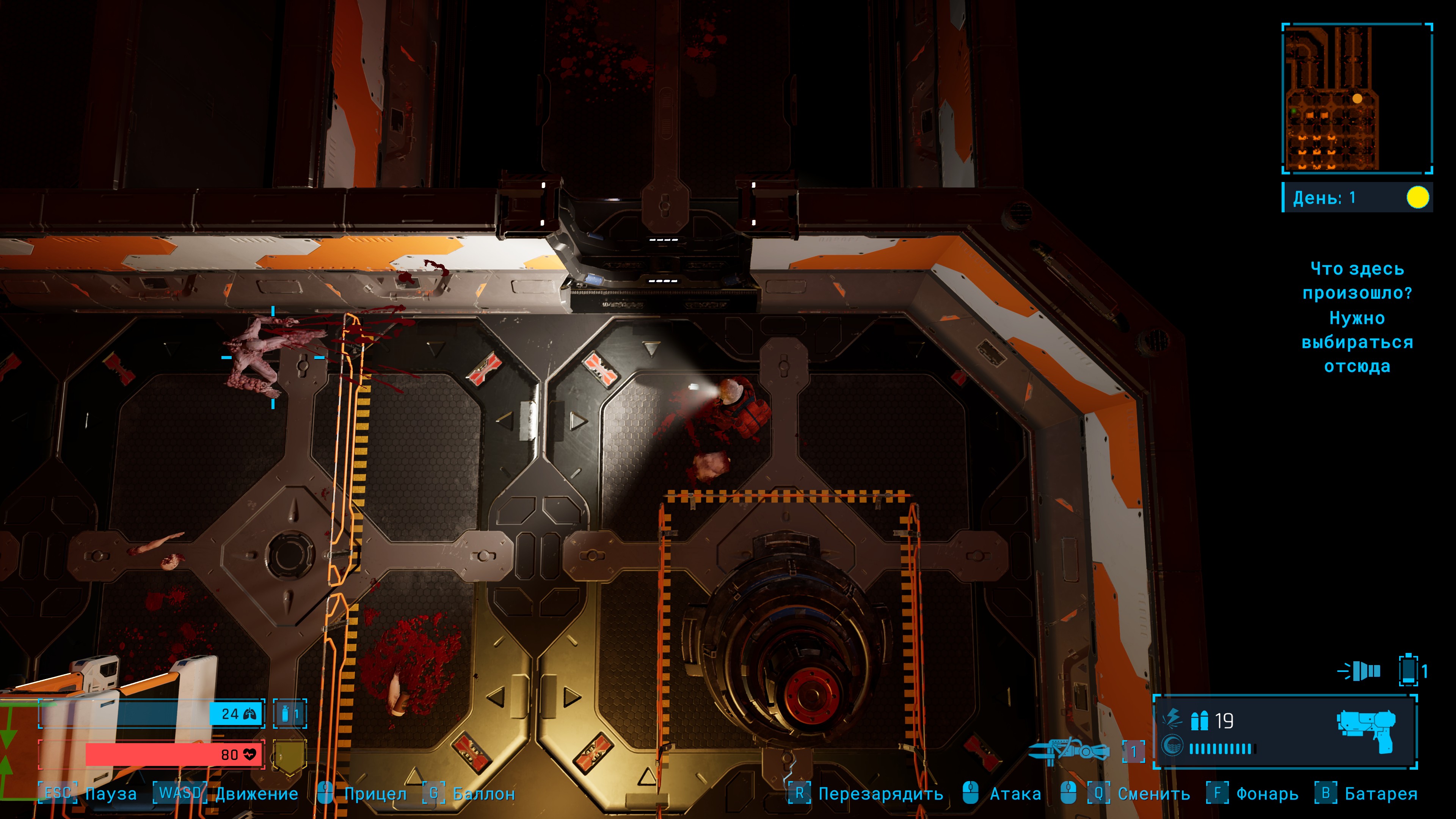The image size is (1456, 819).
Task: Choose the secondary cutter tool icon
Action: [x=1068, y=751]
